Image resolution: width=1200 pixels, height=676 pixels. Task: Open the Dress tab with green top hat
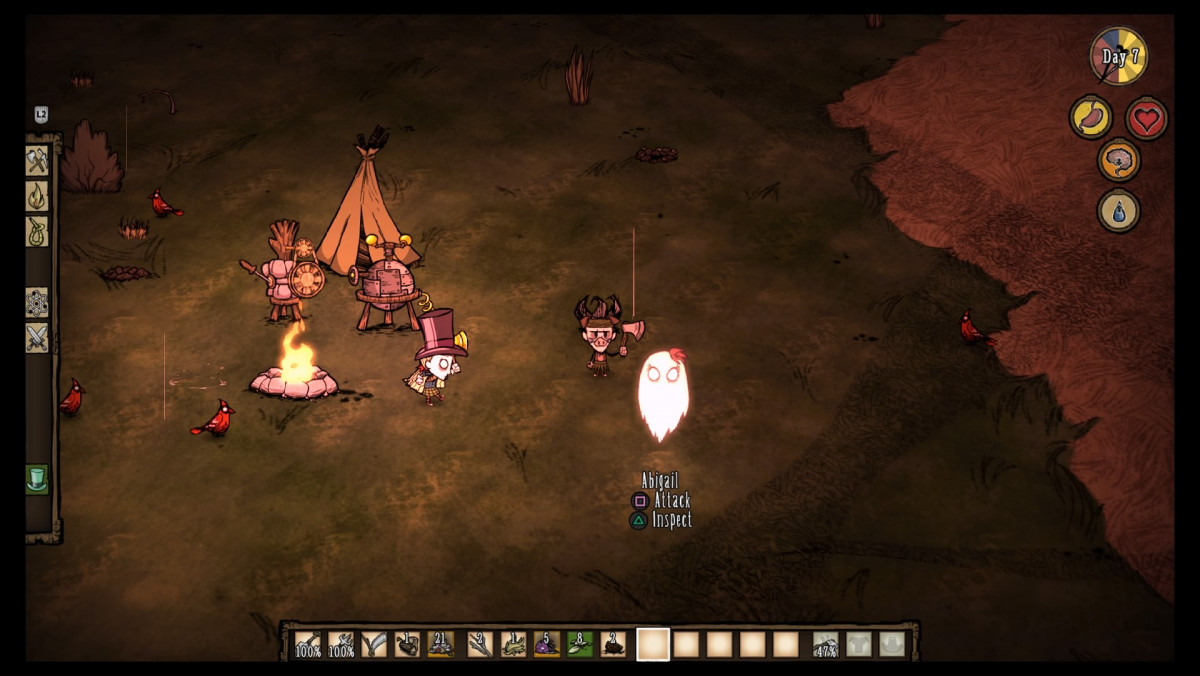[37, 479]
